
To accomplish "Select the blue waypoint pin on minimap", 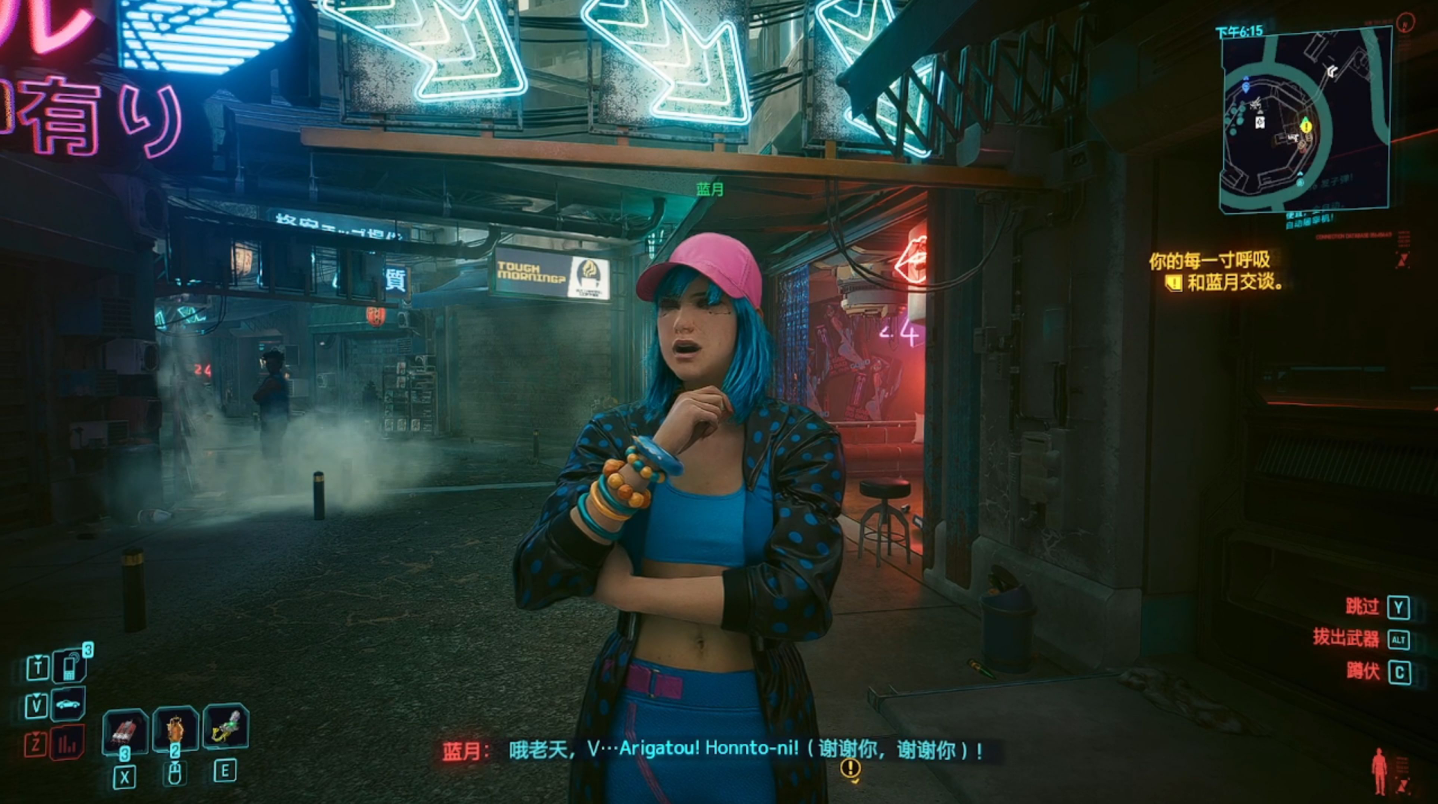I will [x=1246, y=87].
